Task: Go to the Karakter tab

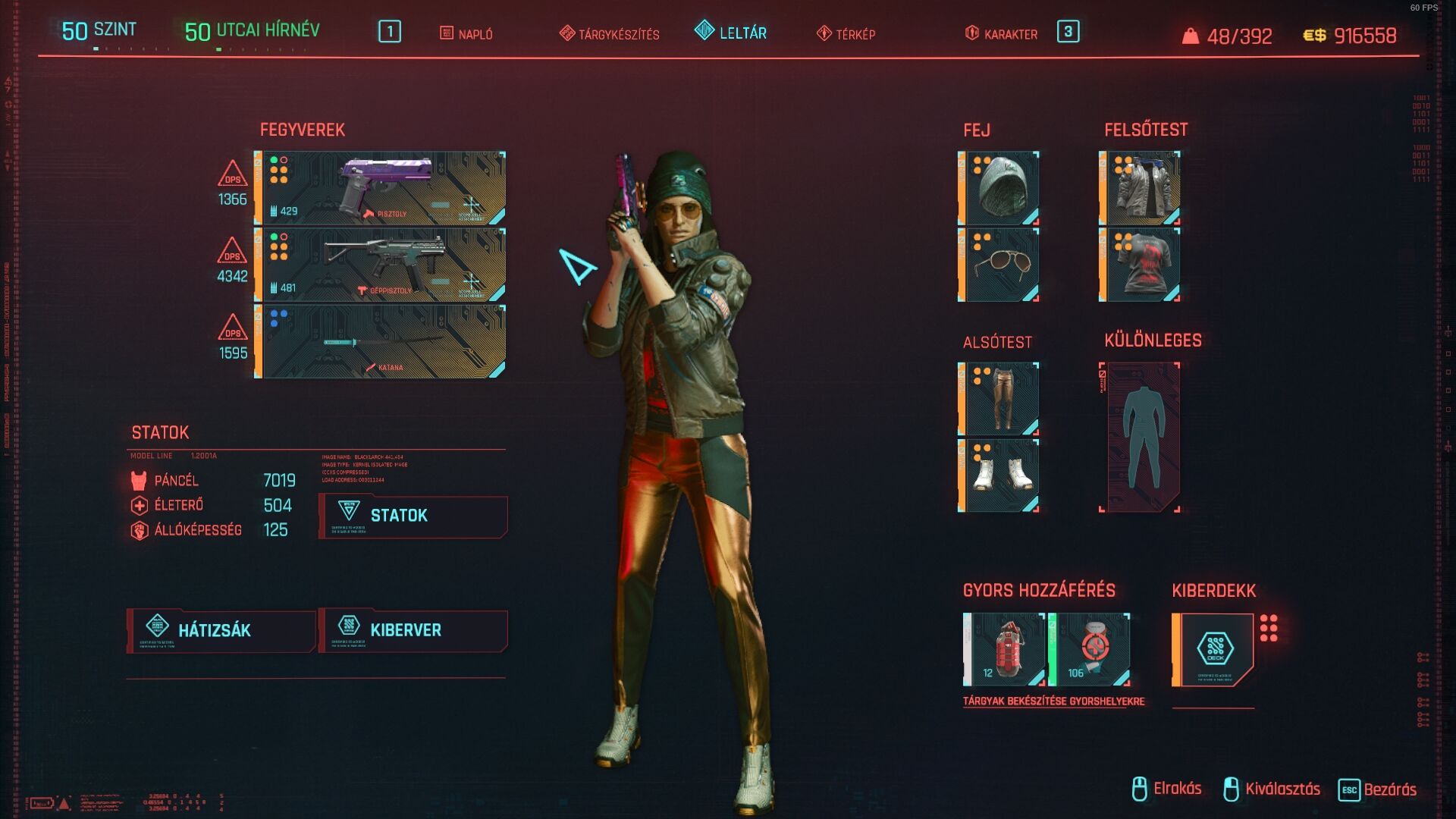Action: (1001, 34)
